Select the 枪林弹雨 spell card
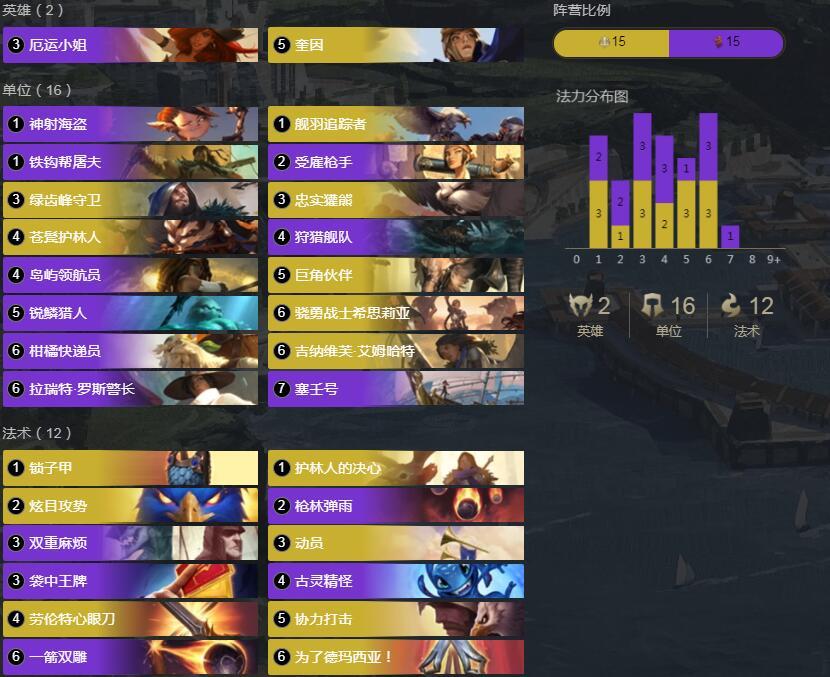This screenshot has width=830, height=677. point(395,506)
